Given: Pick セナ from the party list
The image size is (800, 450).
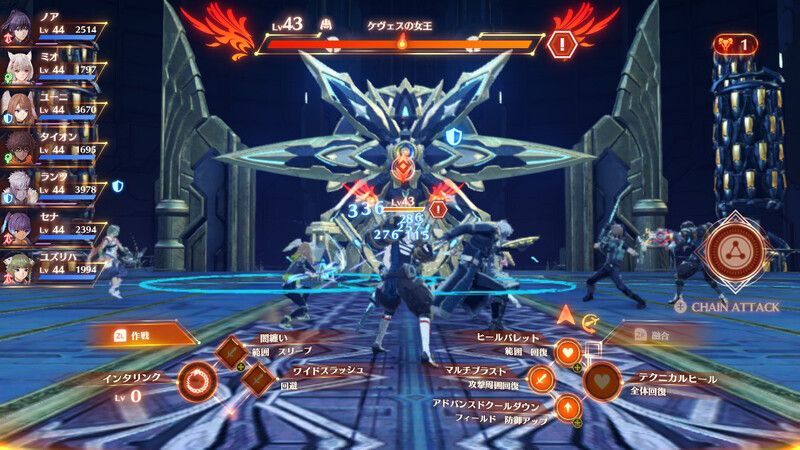Looking at the screenshot, I should pyautogui.click(x=18, y=227).
